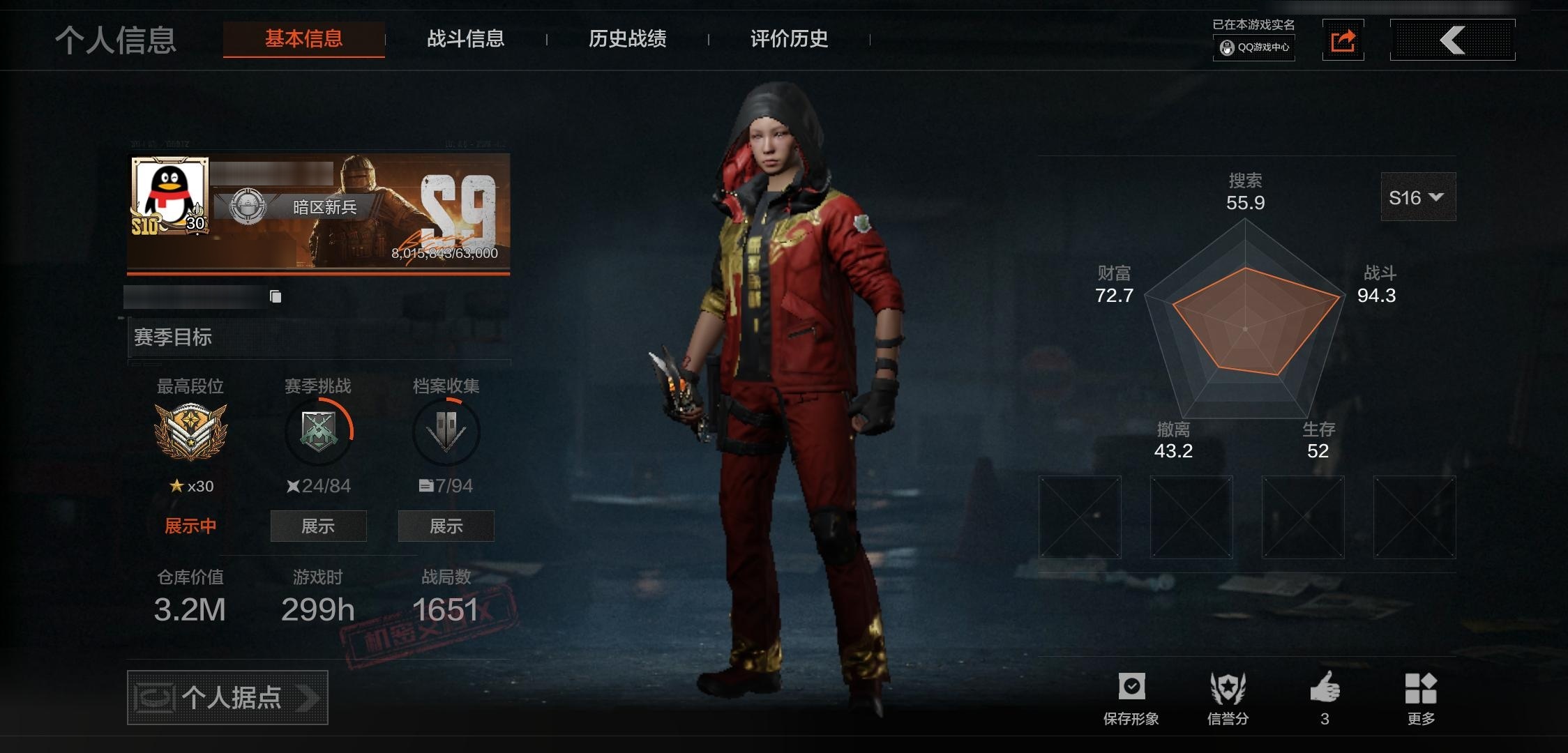Switch to the 战斗信息 tab
The image size is (1568, 753).
466,40
